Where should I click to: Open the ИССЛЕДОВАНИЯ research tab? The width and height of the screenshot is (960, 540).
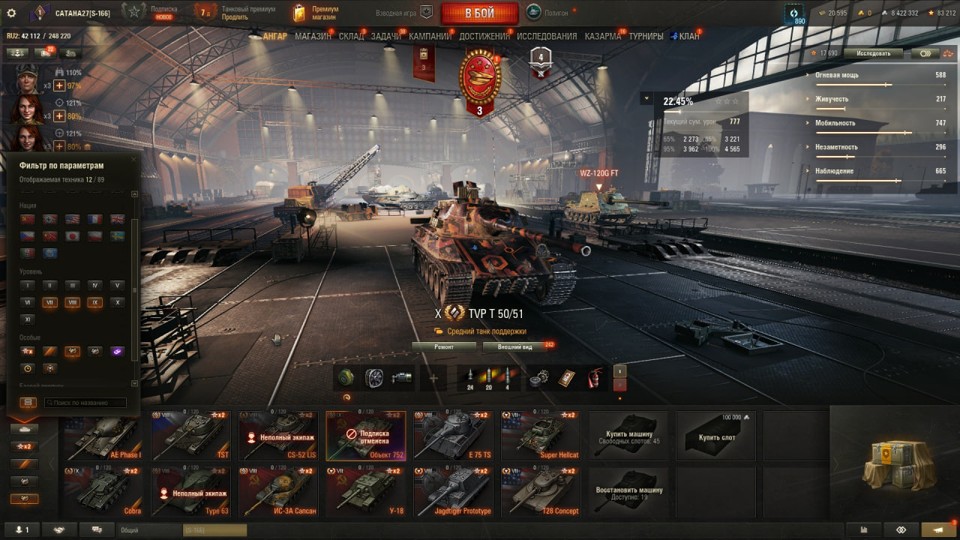(x=546, y=37)
